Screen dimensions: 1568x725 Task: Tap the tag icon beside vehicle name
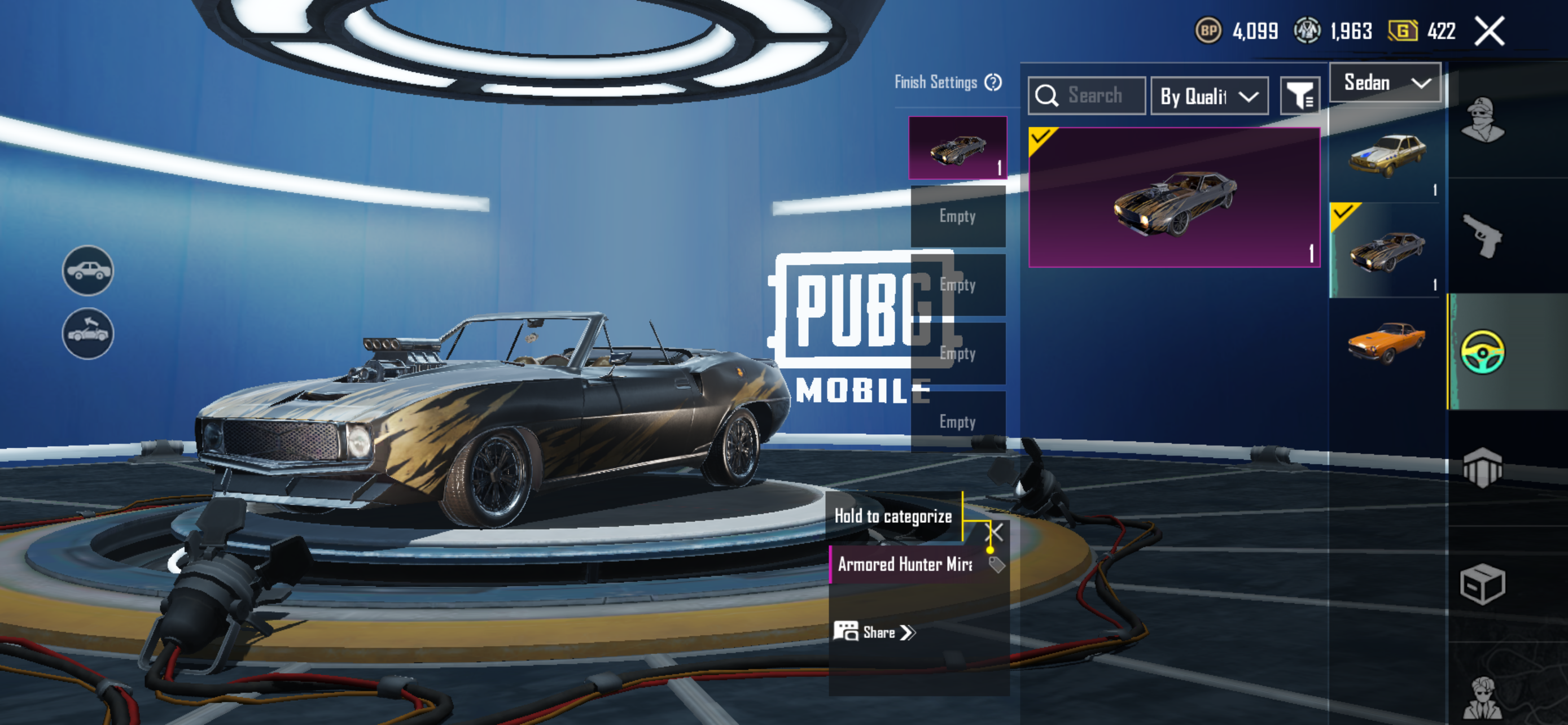996,565
